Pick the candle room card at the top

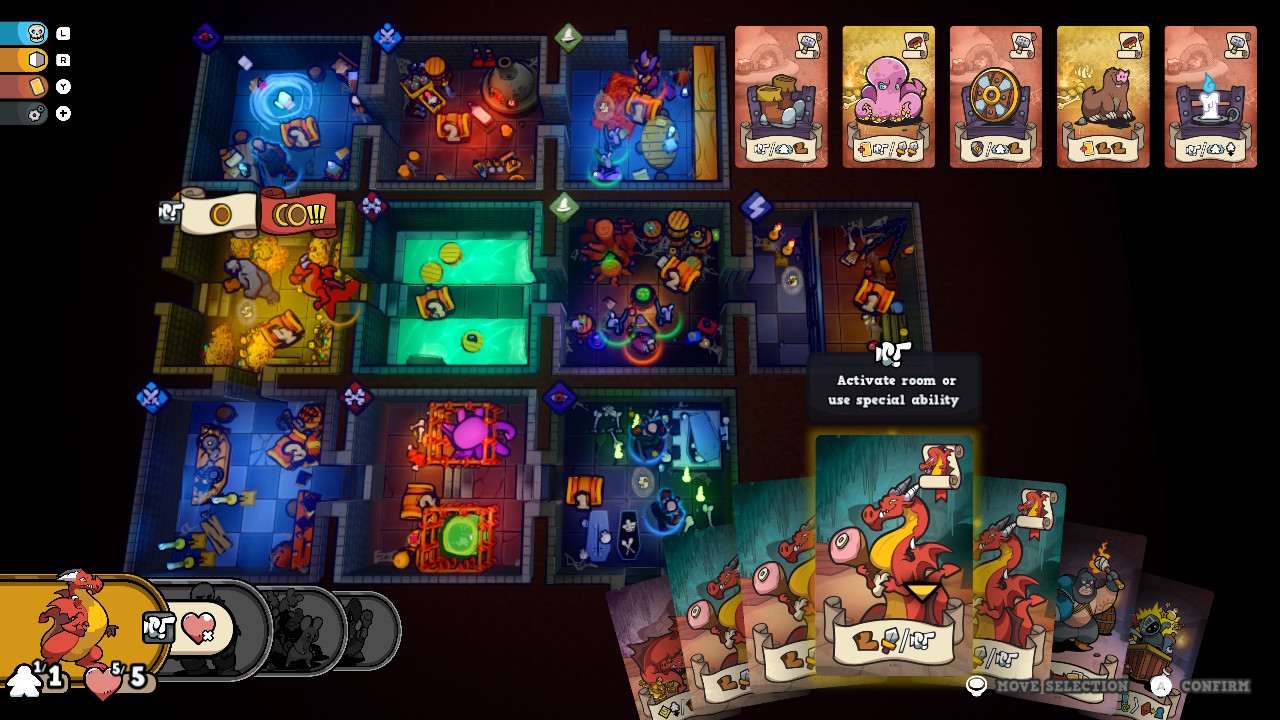click(1211, 97)
